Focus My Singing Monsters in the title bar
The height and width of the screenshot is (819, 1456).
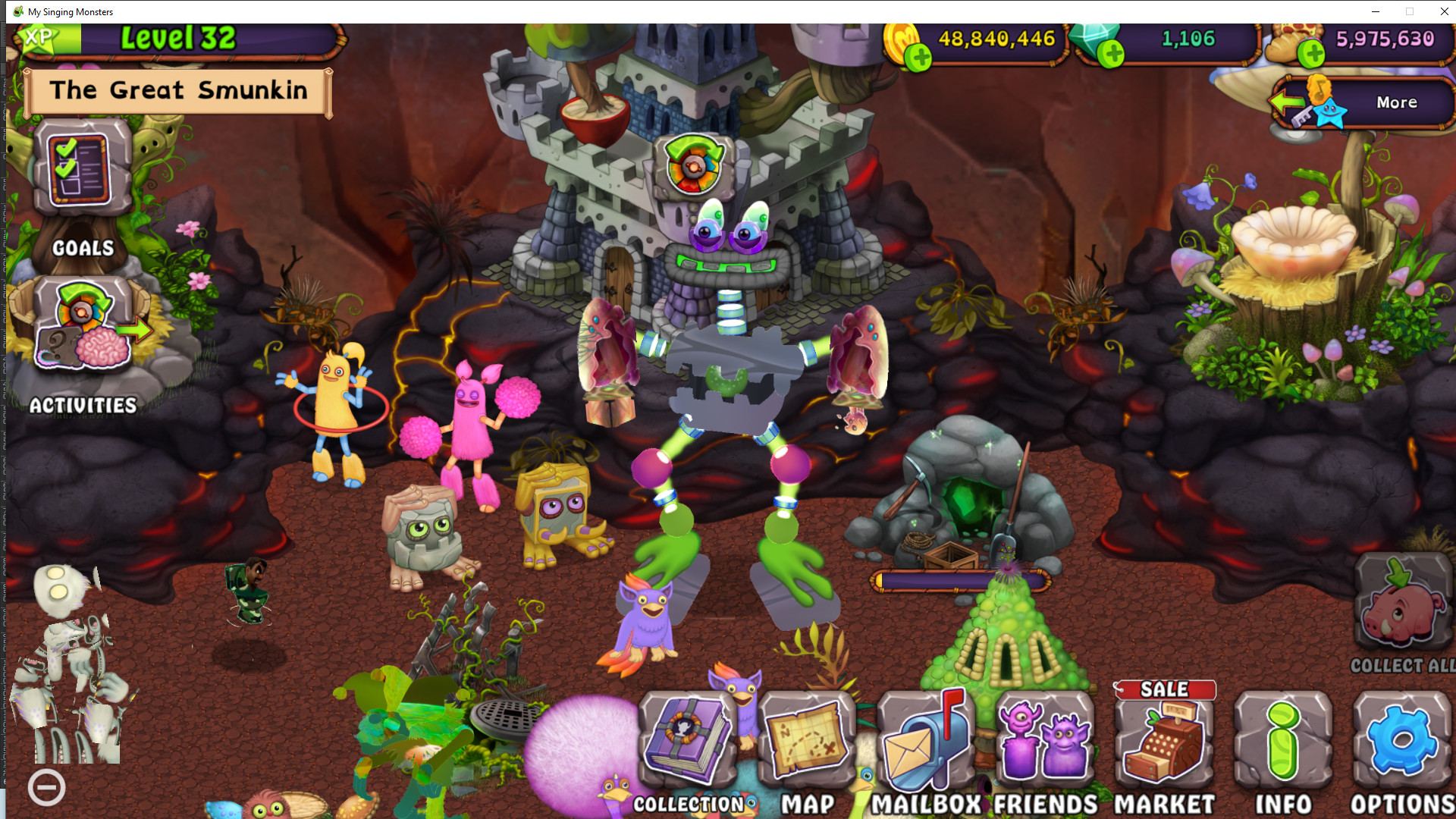68,11
